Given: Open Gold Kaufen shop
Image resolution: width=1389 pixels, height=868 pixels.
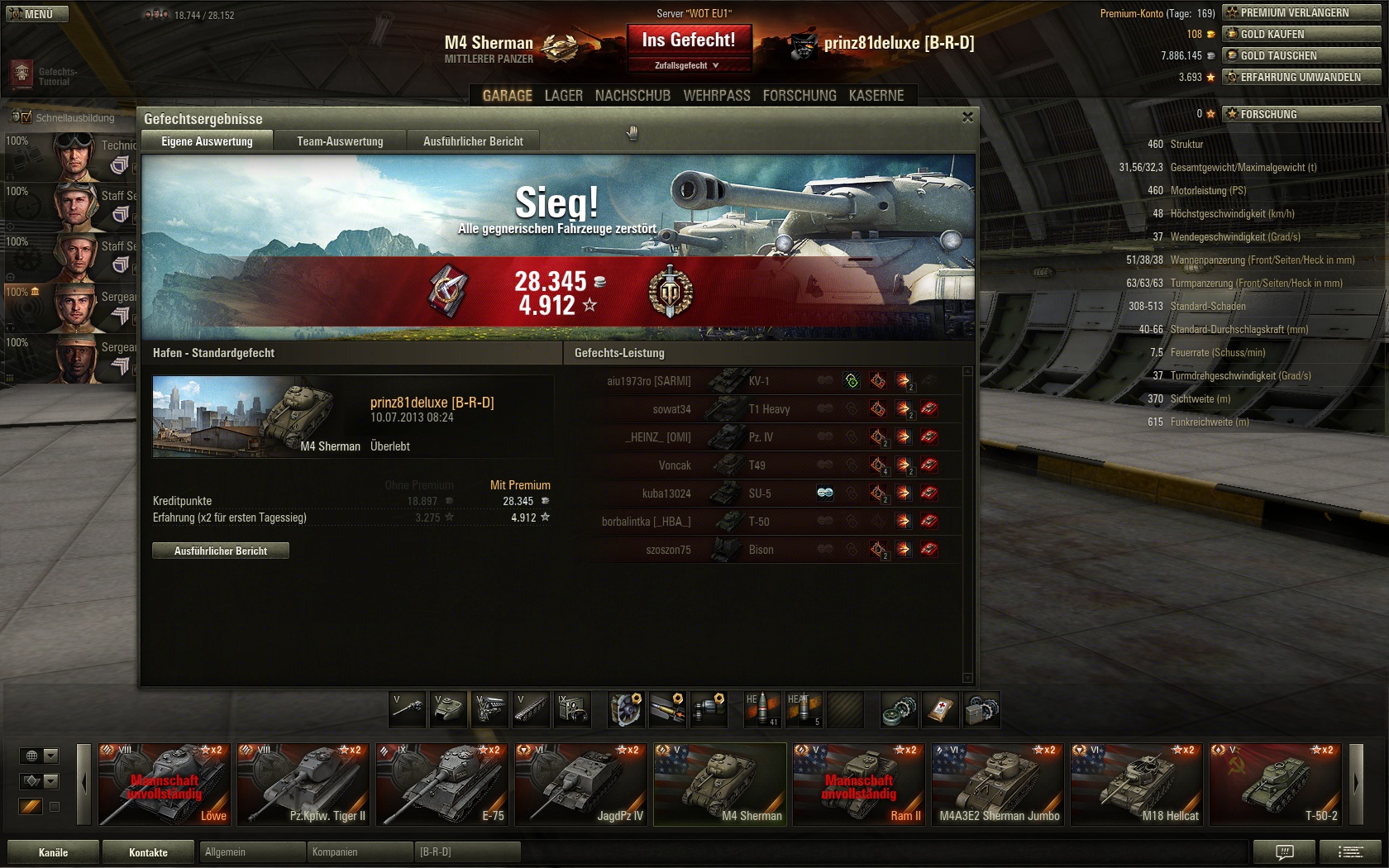Looking at the screenshot, I should (1301, 34).
